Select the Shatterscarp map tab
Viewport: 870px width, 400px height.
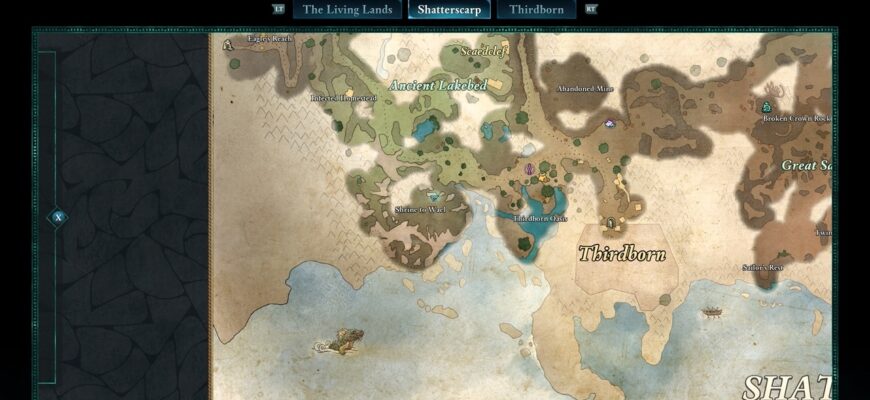[449, 10]
